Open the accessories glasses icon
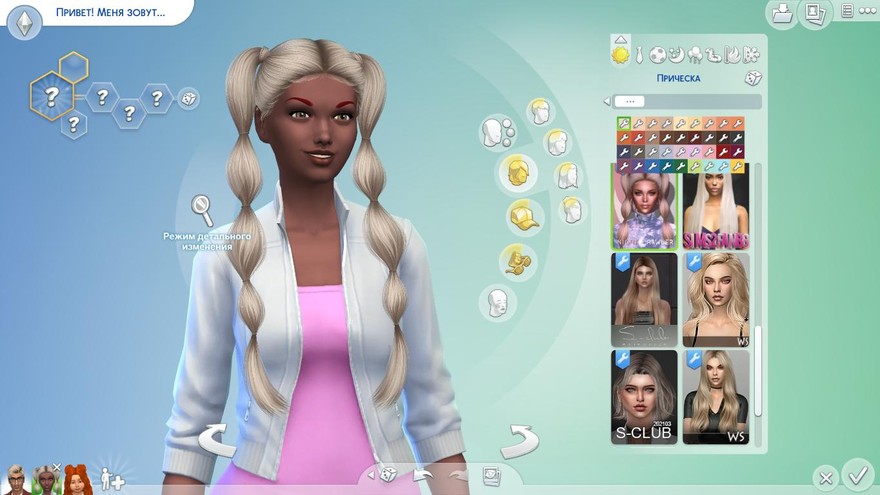The width and height of the screenshot is (880, 495). pos(518,261)
